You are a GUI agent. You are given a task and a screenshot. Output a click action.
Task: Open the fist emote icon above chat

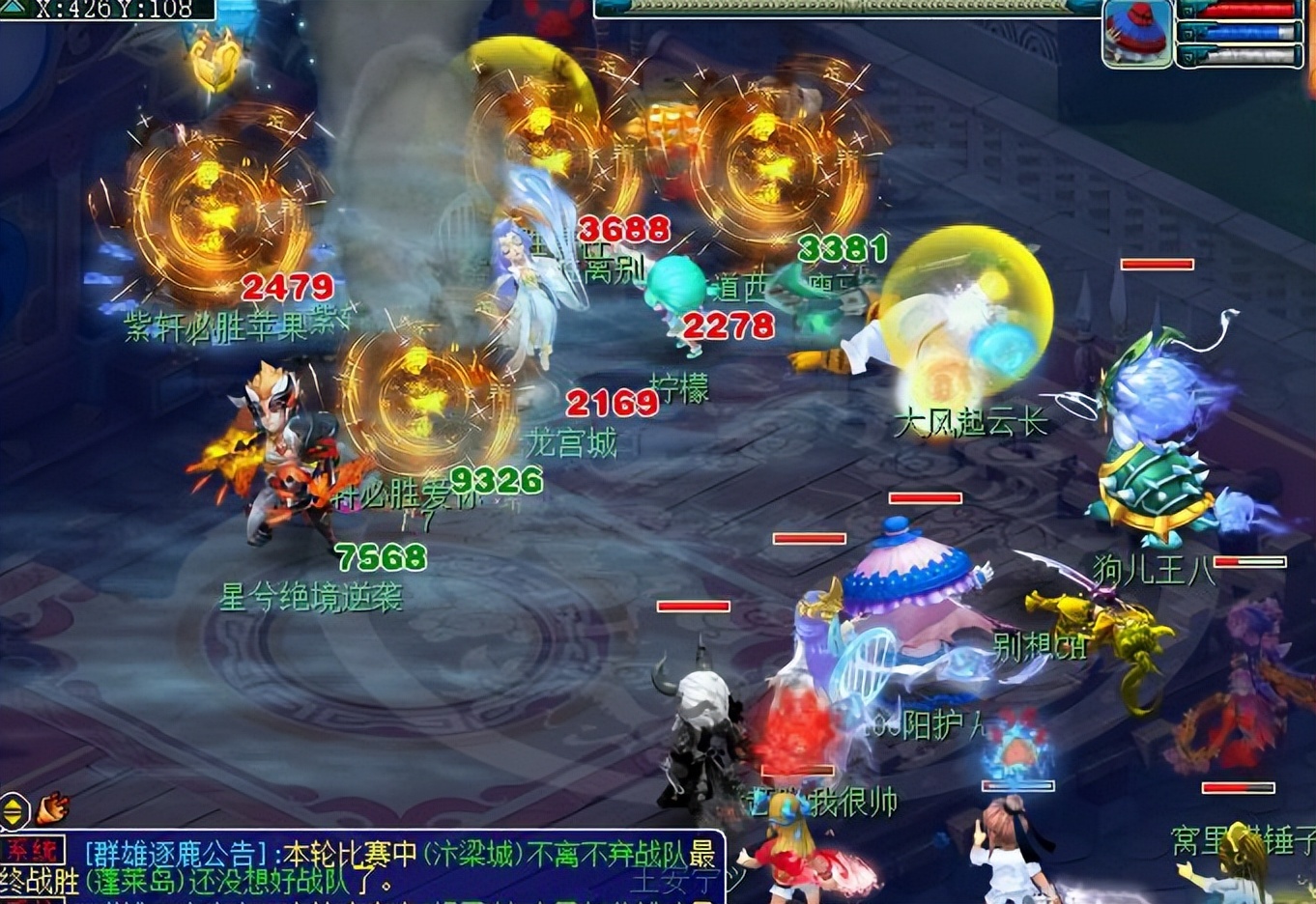tap(53, 807)
